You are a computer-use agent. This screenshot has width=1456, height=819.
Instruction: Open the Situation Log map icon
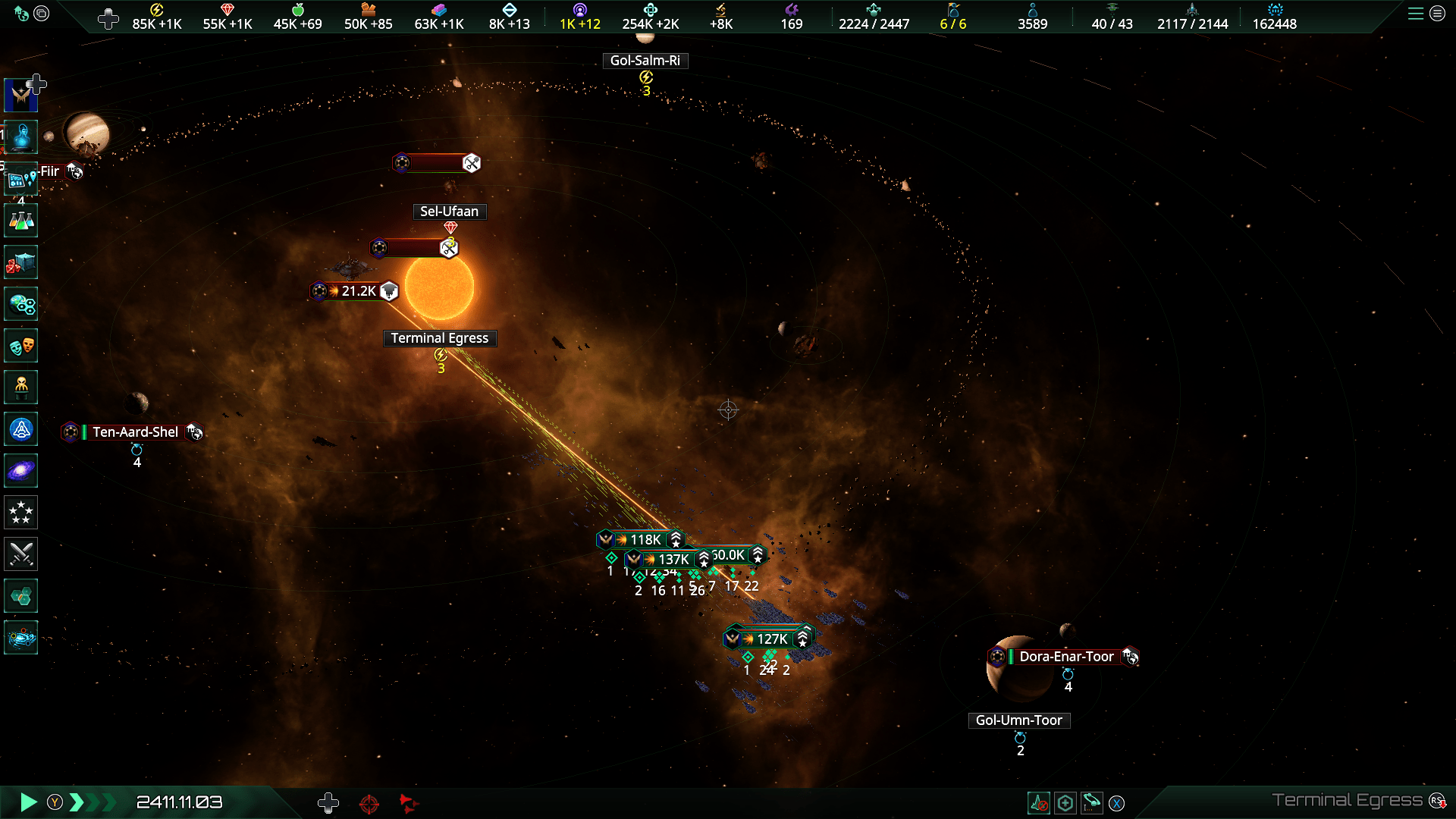pos(20,179)
